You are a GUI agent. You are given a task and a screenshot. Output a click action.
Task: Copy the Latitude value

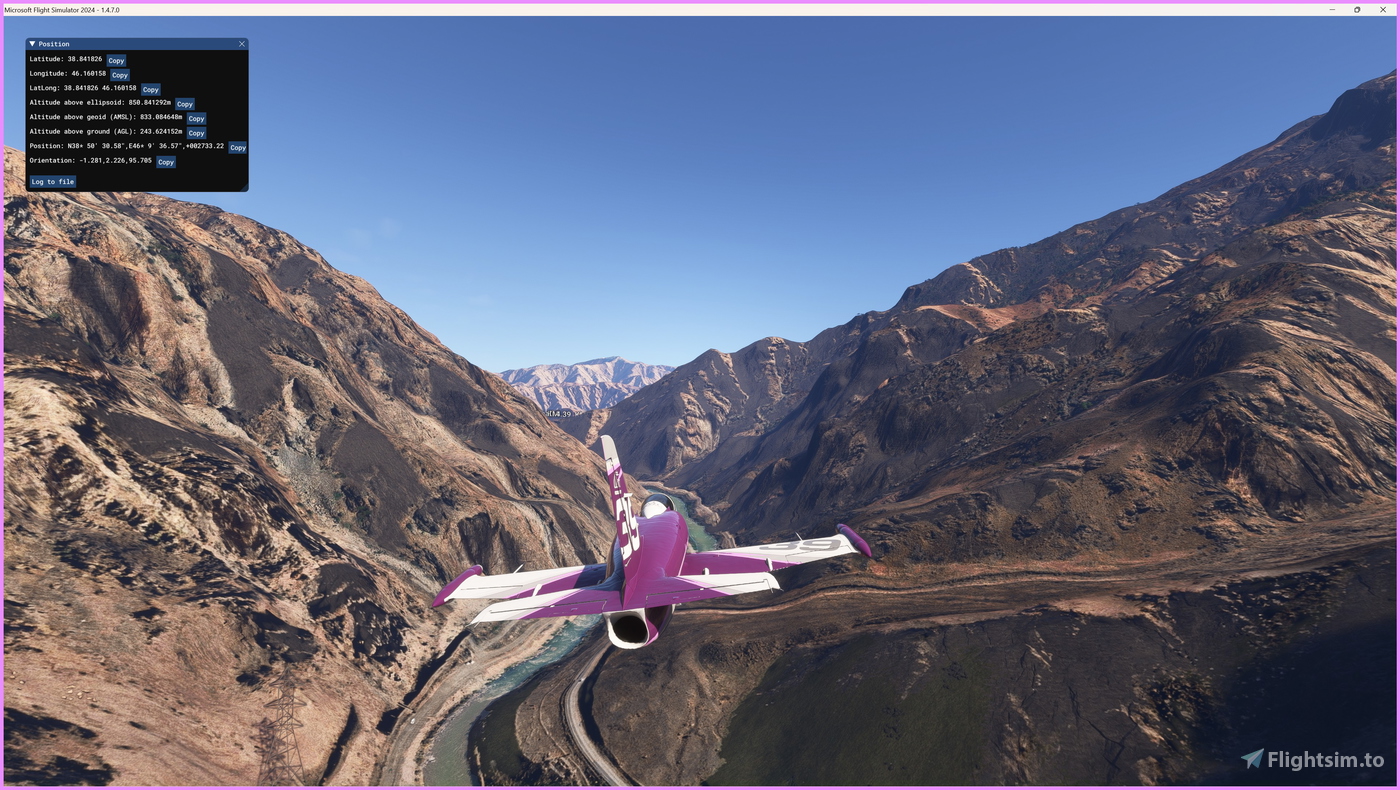coord(116,61)
